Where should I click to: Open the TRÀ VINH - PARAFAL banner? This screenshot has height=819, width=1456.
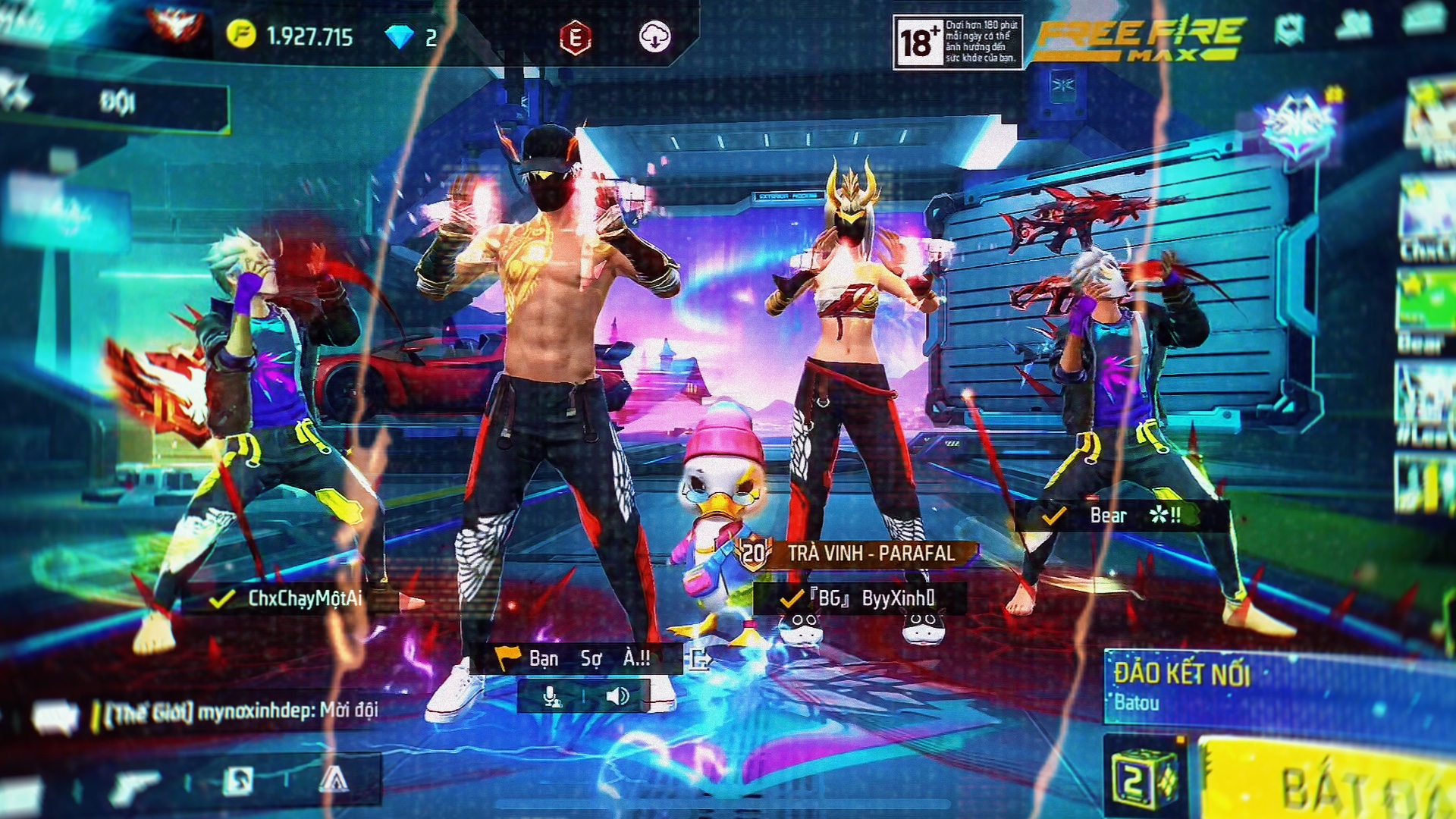[857, 554]
